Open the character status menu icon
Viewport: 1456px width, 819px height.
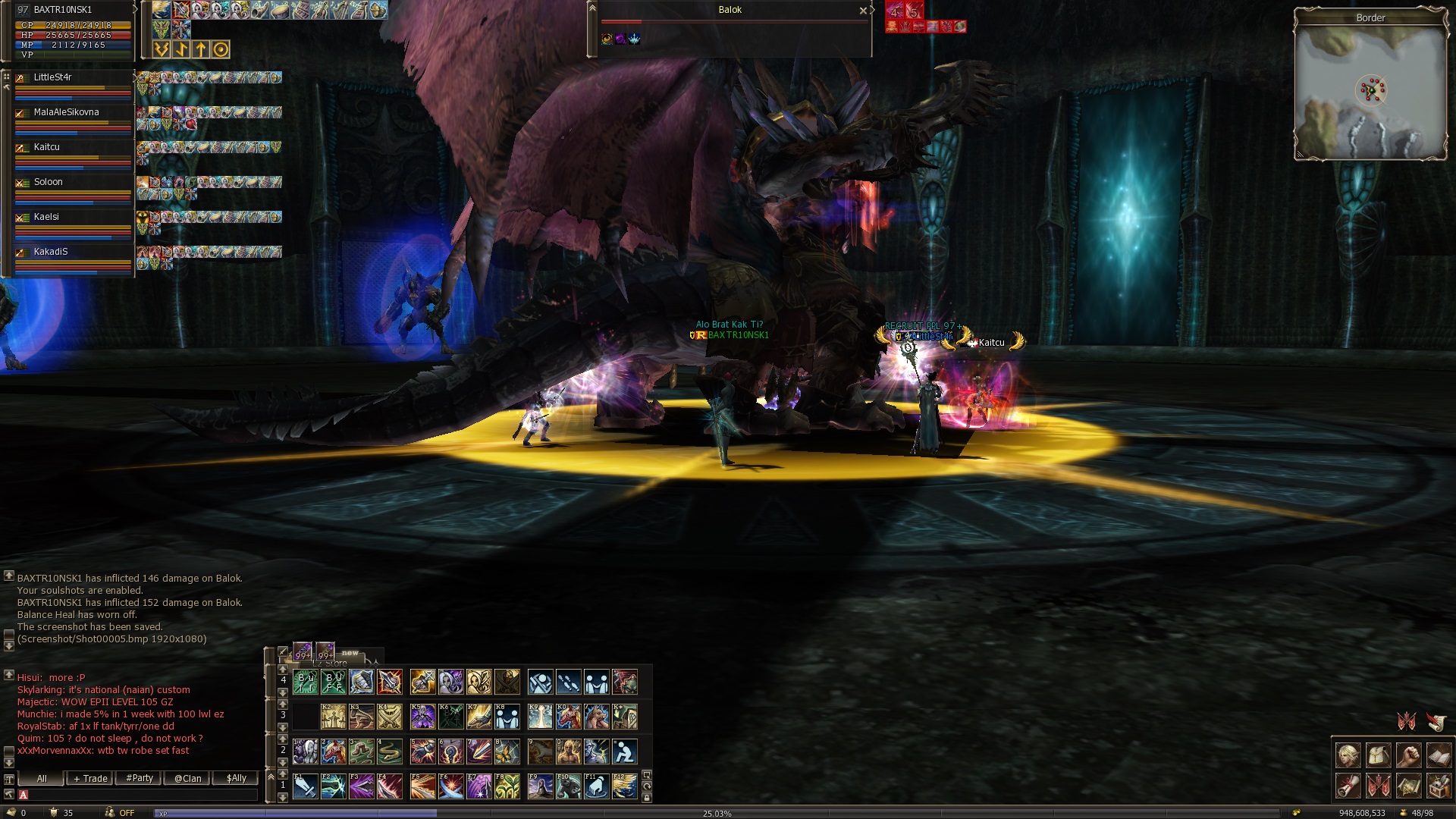click(x=1348, y=756)
